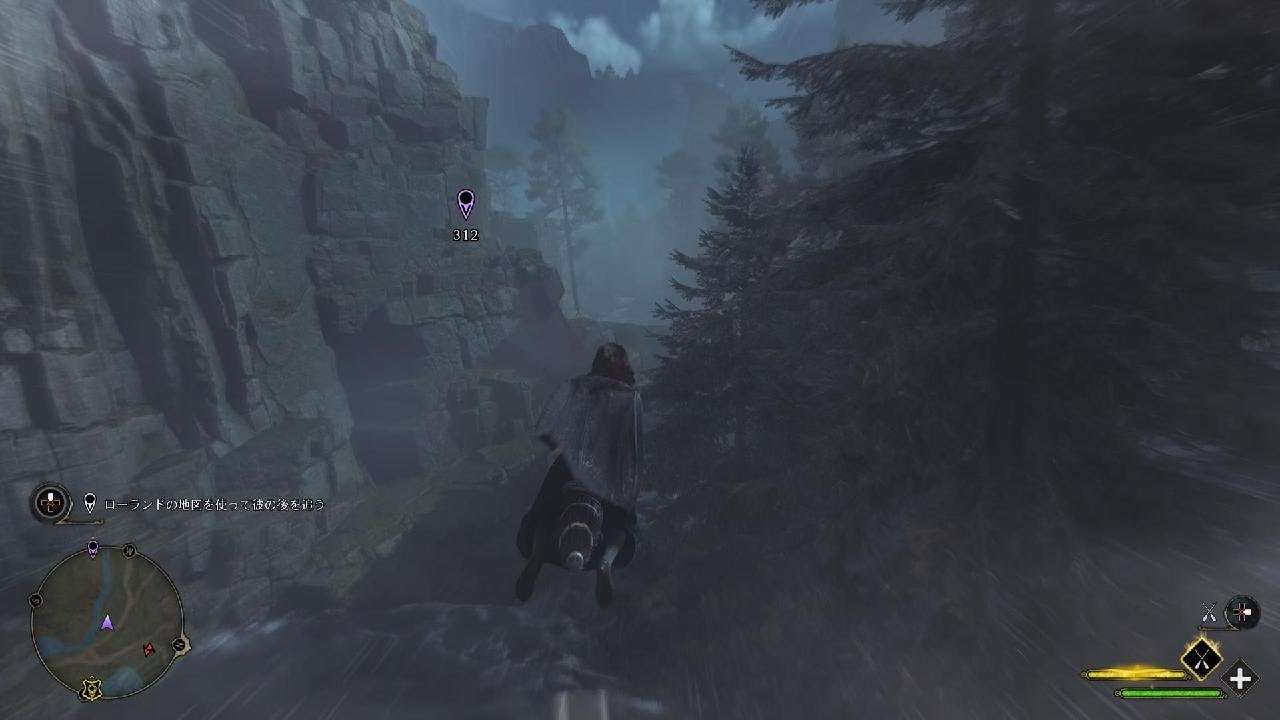Select the purple quest pin on minimap rim
This screenshot has width=1280, height=720.
[x=93, y=548]
